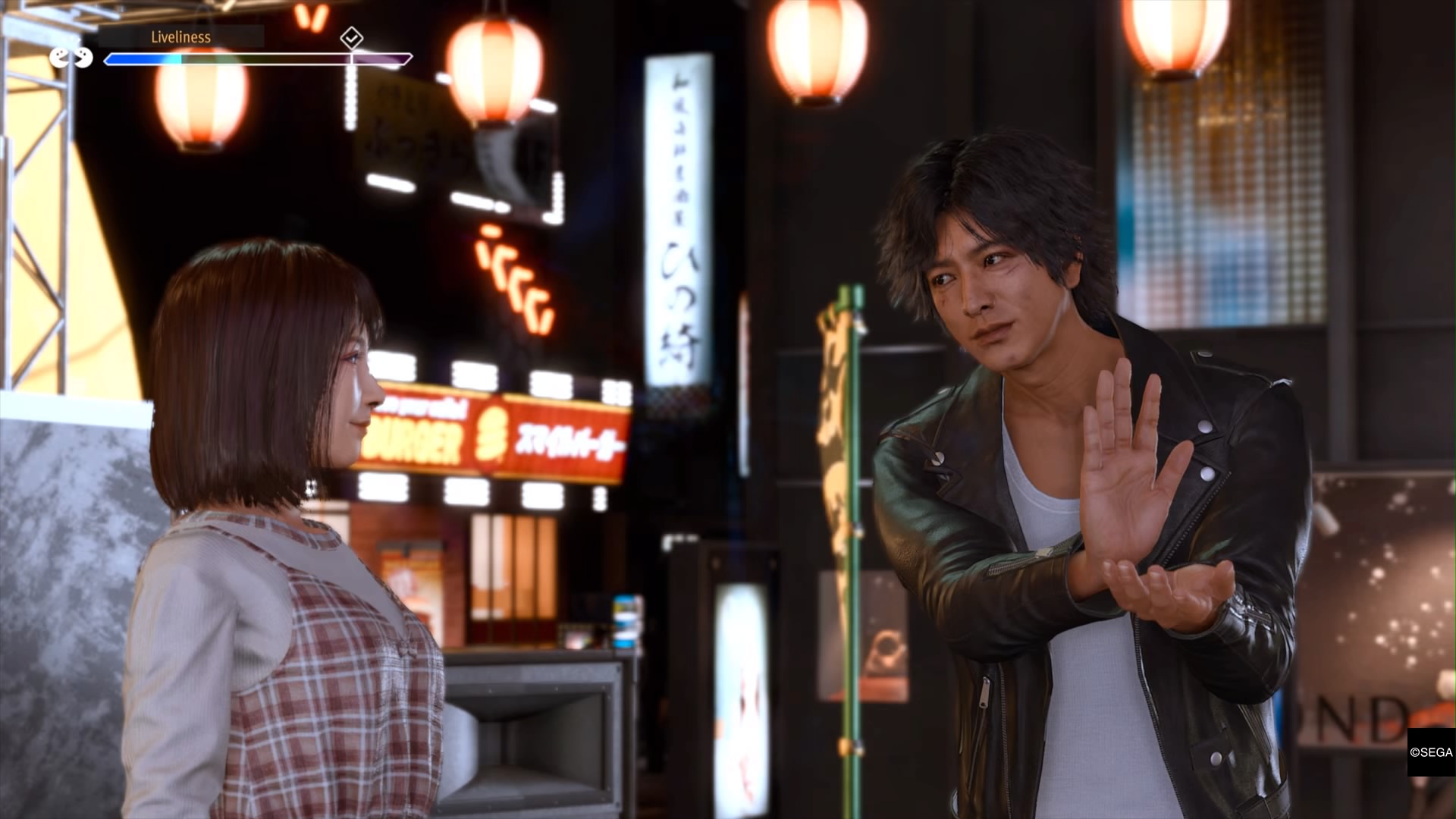1456x819 pixels.
Task: Select the checkmark goal marker above the Liveliness bar
Action: click(351, 37)
